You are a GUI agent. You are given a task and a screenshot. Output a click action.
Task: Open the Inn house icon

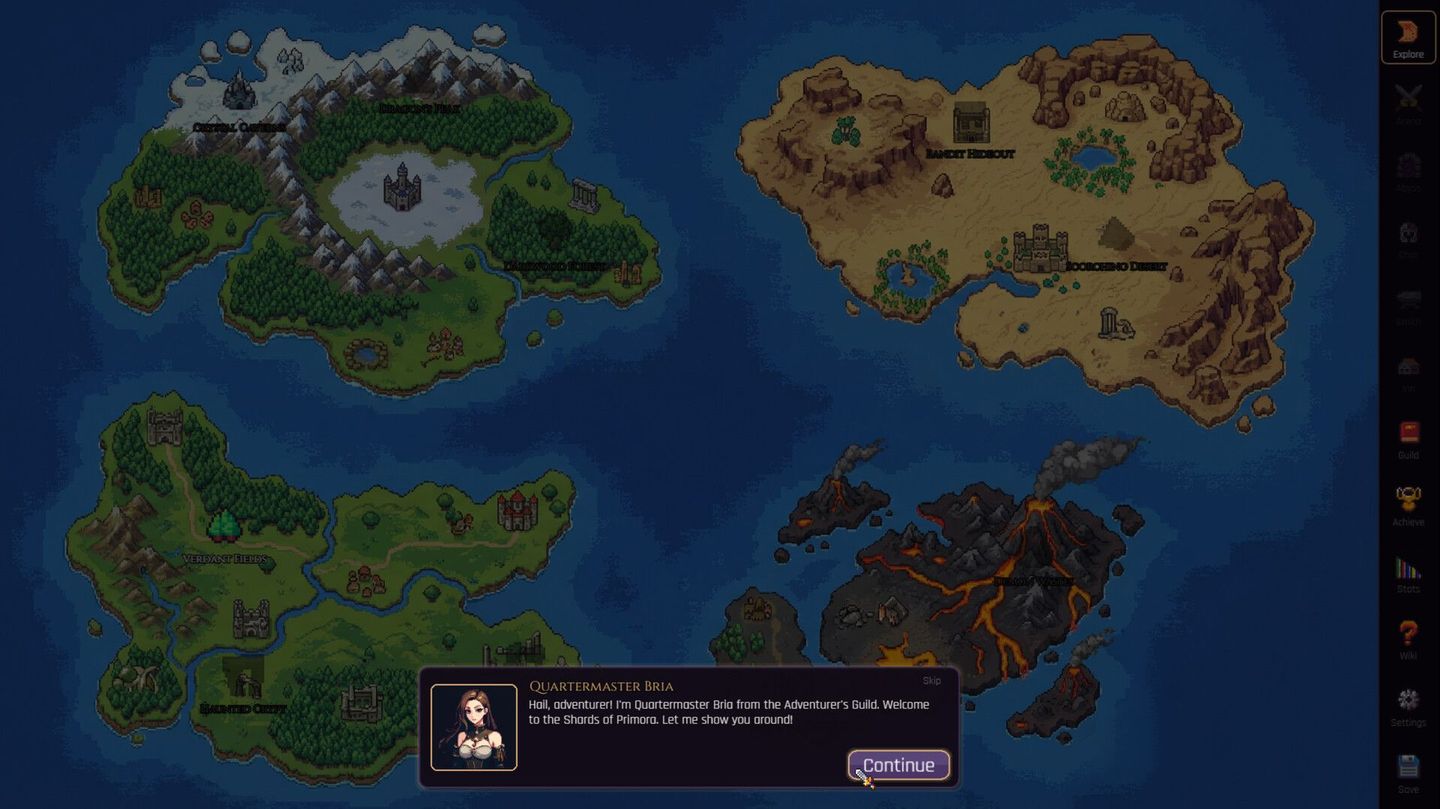point(1408,372)
